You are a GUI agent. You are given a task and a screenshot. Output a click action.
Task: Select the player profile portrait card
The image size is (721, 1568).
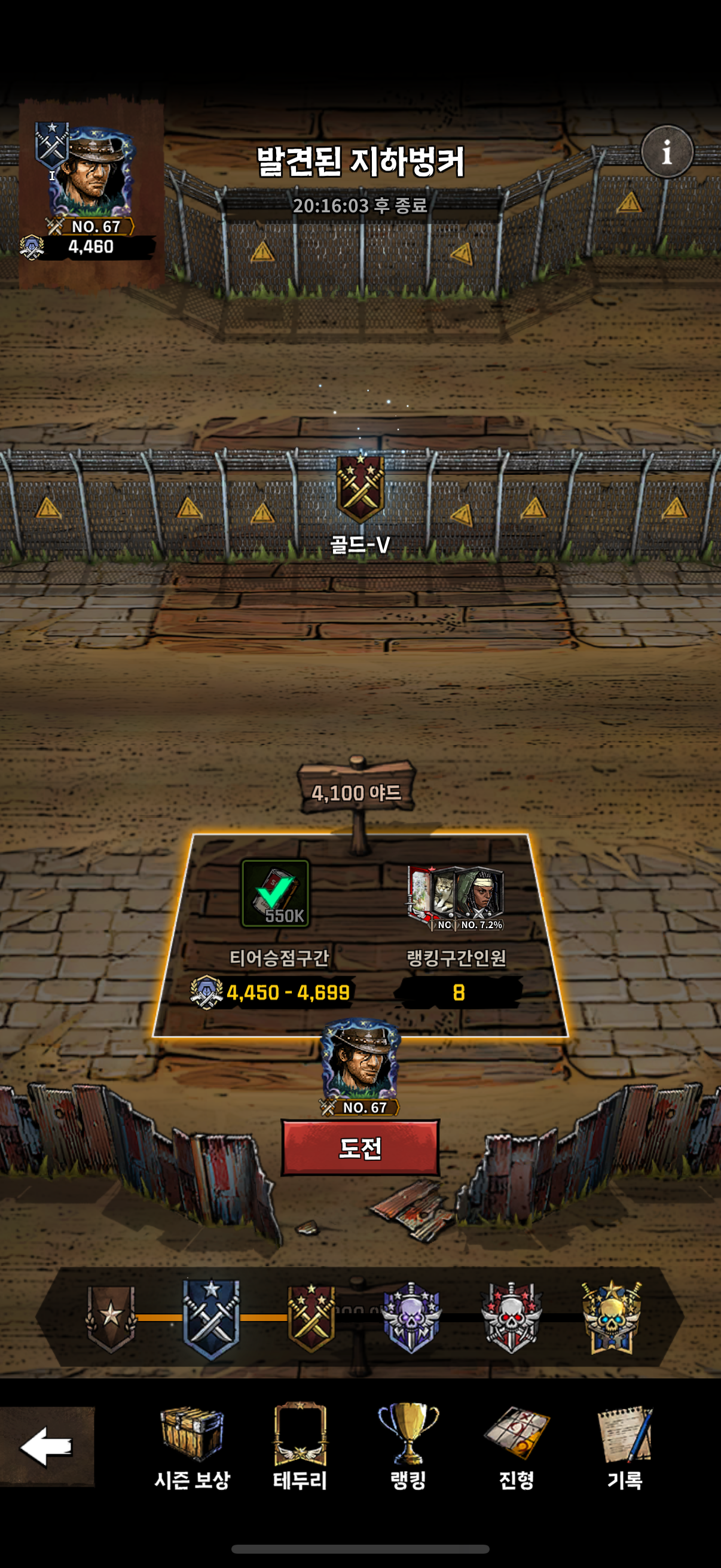click(90, 189)
